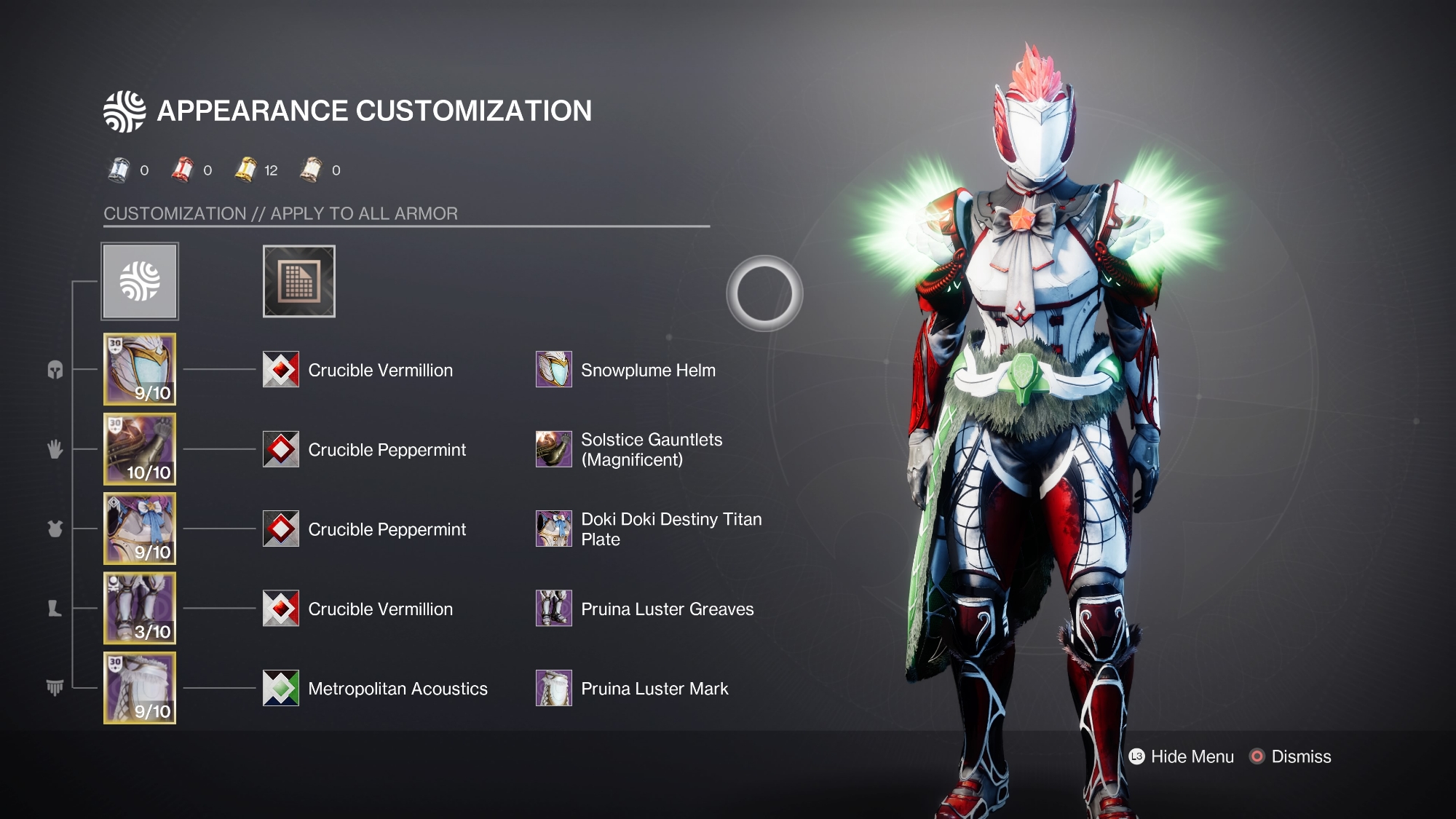Choose the gauntlets armor slot
Viewport: 1456px width, 819px height.
coord(140,449)
